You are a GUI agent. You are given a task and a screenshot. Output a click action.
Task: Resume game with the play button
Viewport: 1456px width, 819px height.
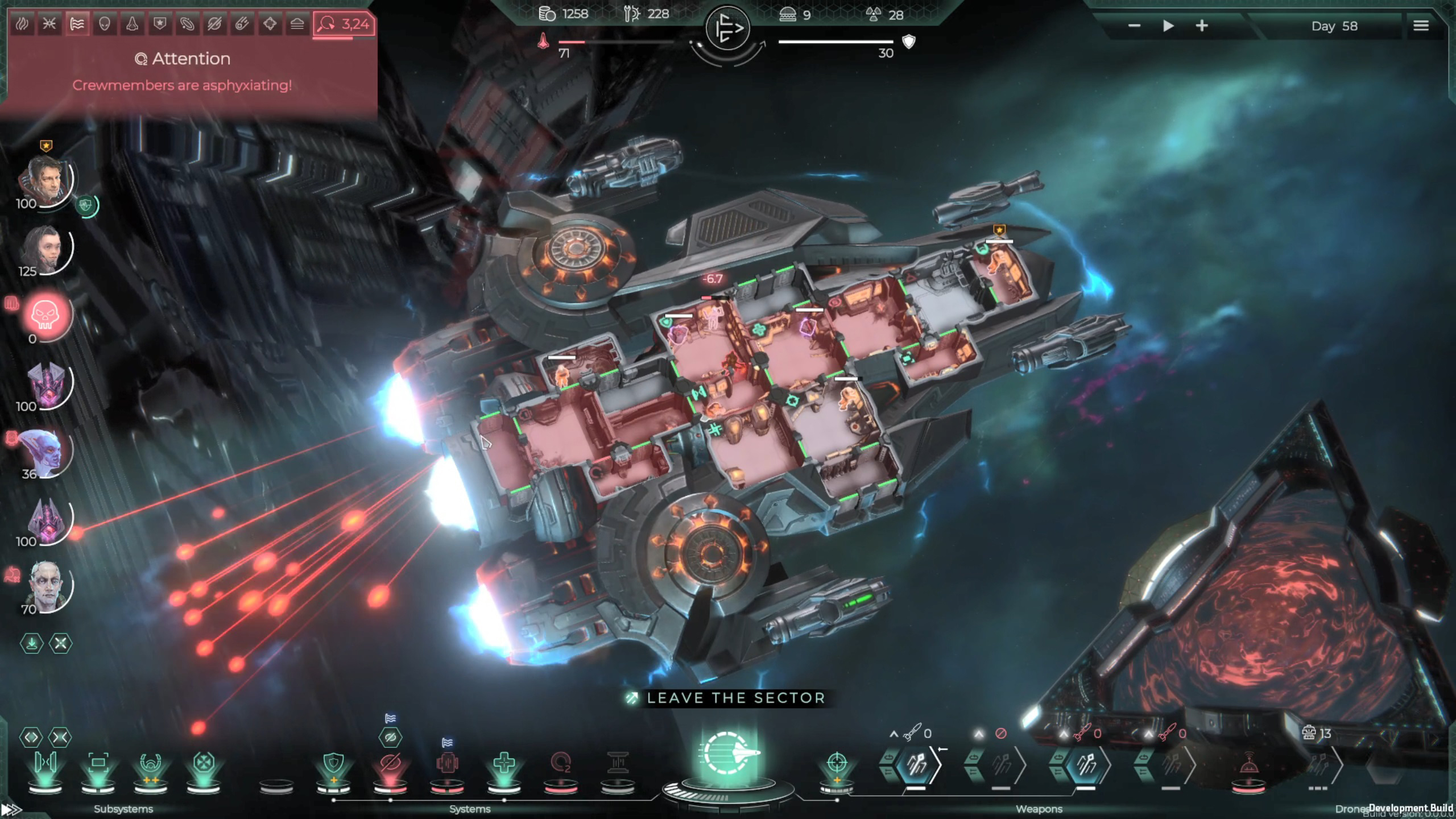(1168, 26)
